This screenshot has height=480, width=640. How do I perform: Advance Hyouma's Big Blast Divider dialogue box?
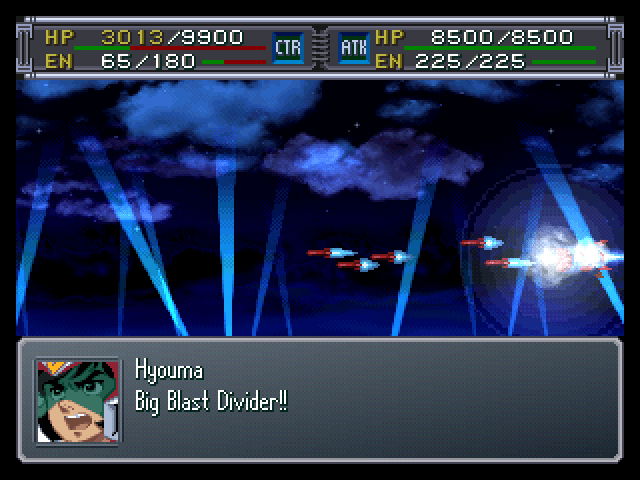[x=320, y=400]
